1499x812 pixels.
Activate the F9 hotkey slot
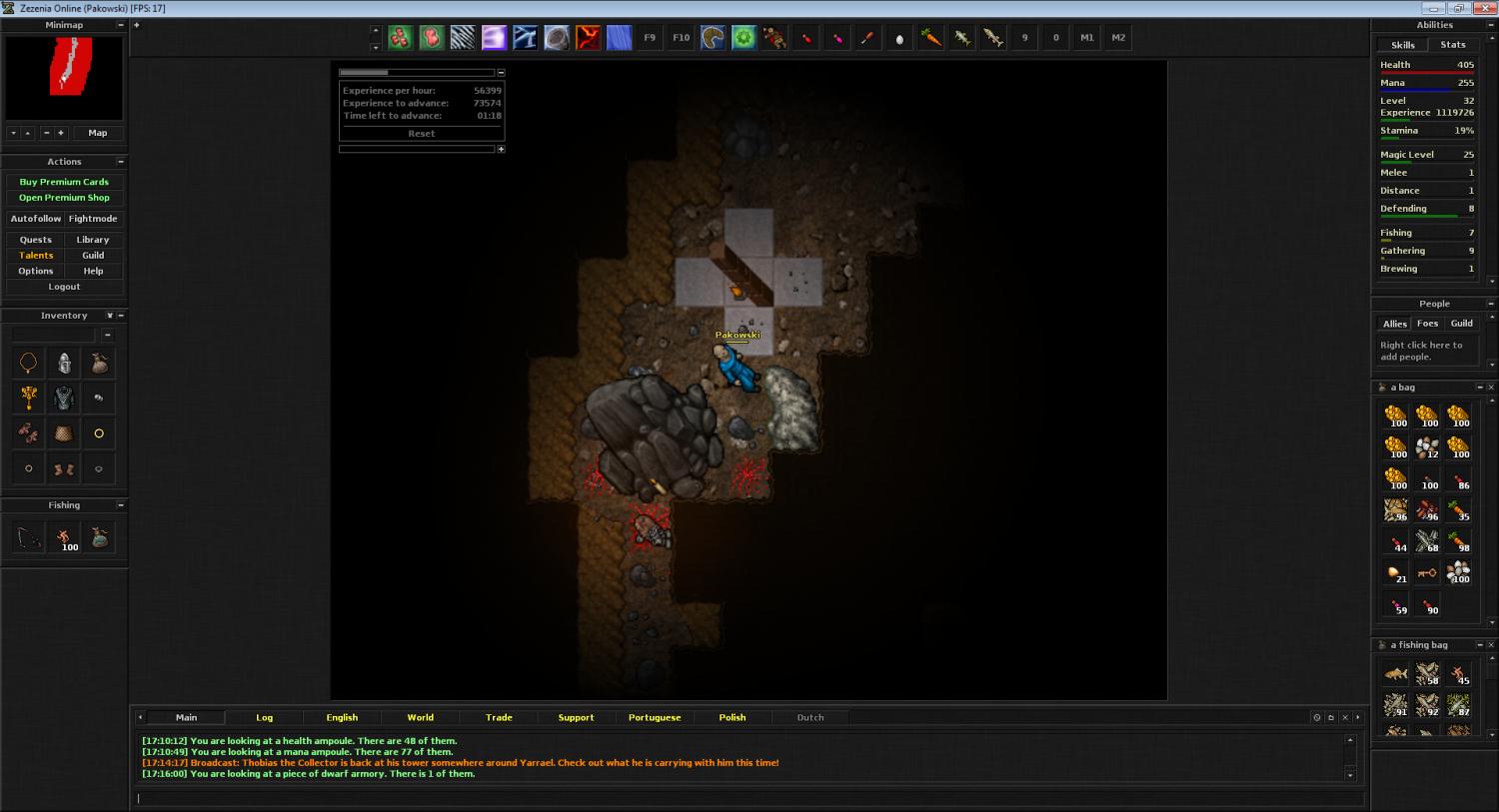click(650, 38)
